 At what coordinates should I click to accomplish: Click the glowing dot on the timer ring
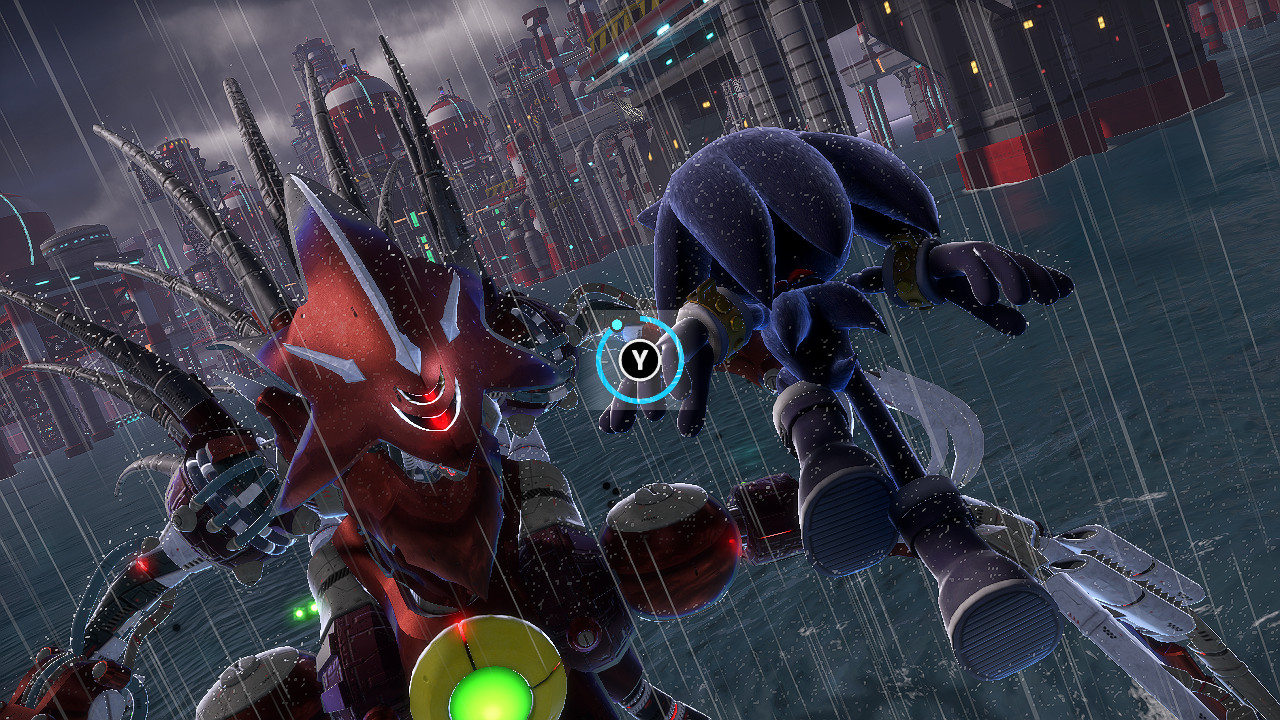click(616, 324)
